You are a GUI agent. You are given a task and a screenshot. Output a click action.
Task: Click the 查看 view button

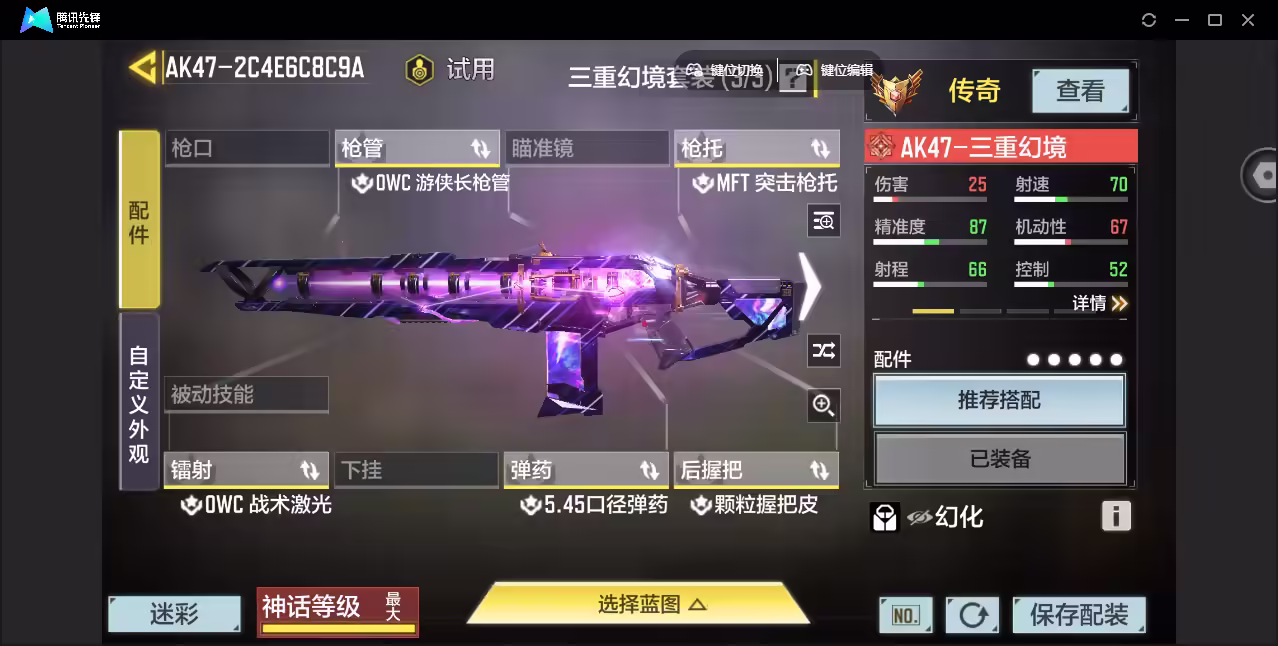[x=1080, y=91]
